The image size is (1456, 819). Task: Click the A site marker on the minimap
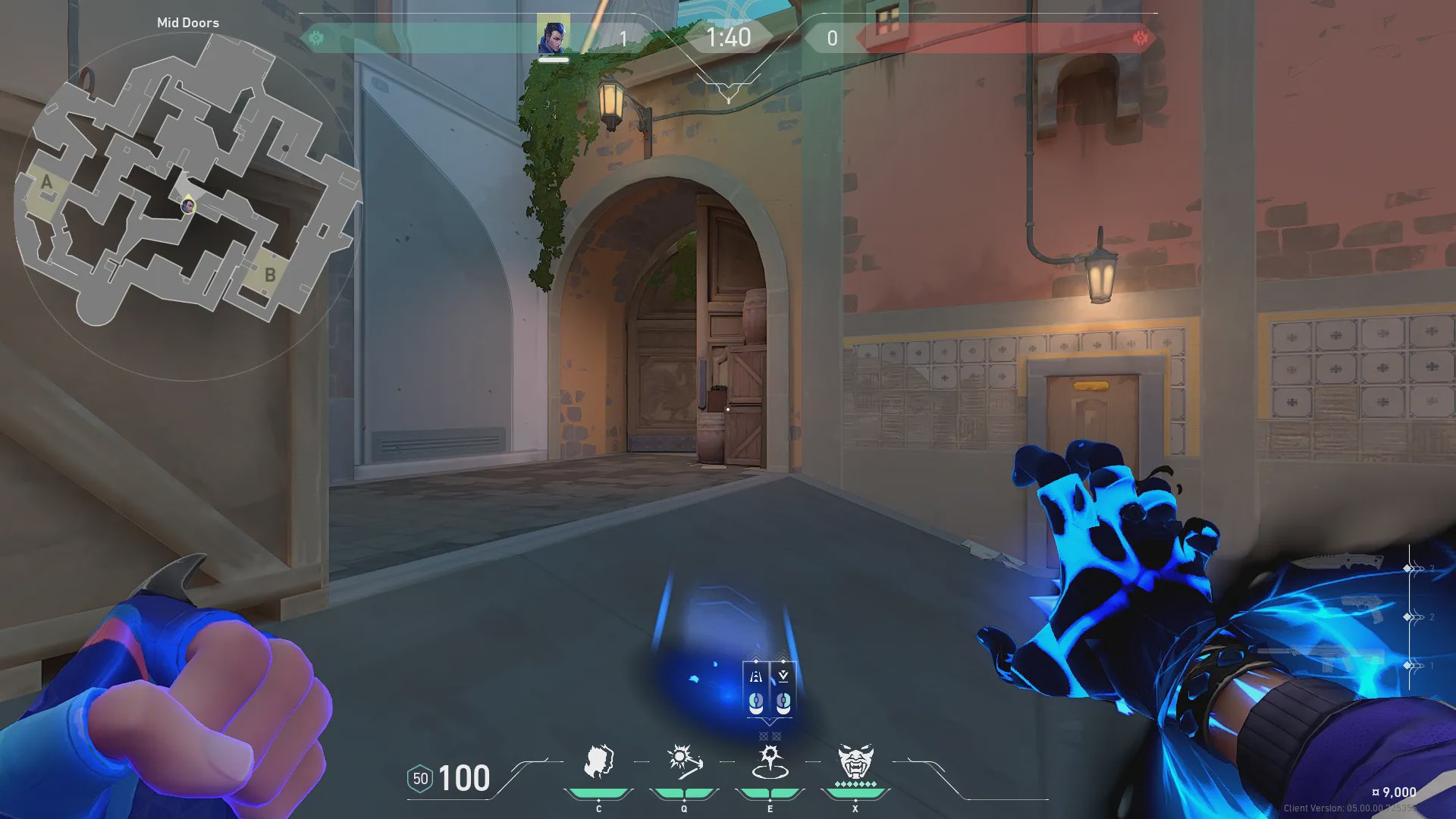47,182
